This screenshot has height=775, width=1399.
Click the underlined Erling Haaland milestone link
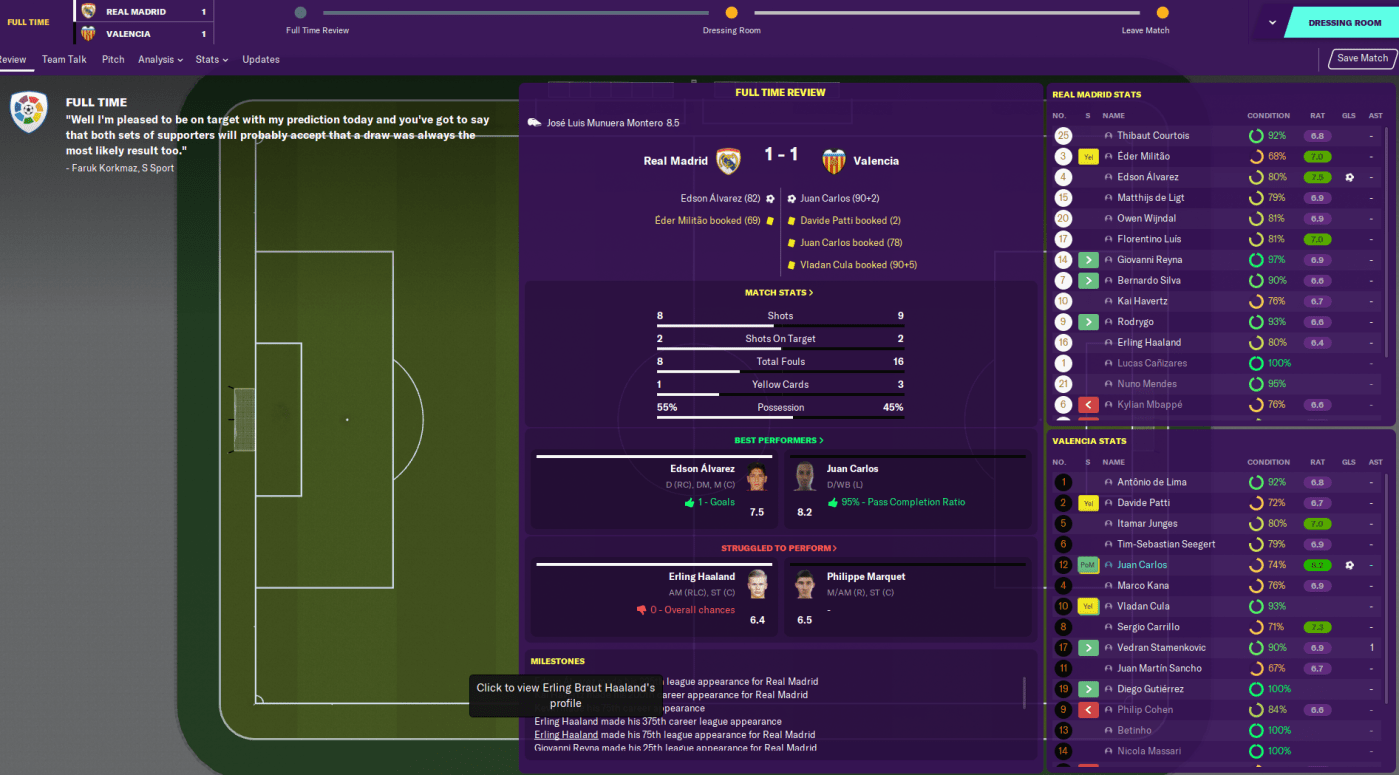click(566, 735)
